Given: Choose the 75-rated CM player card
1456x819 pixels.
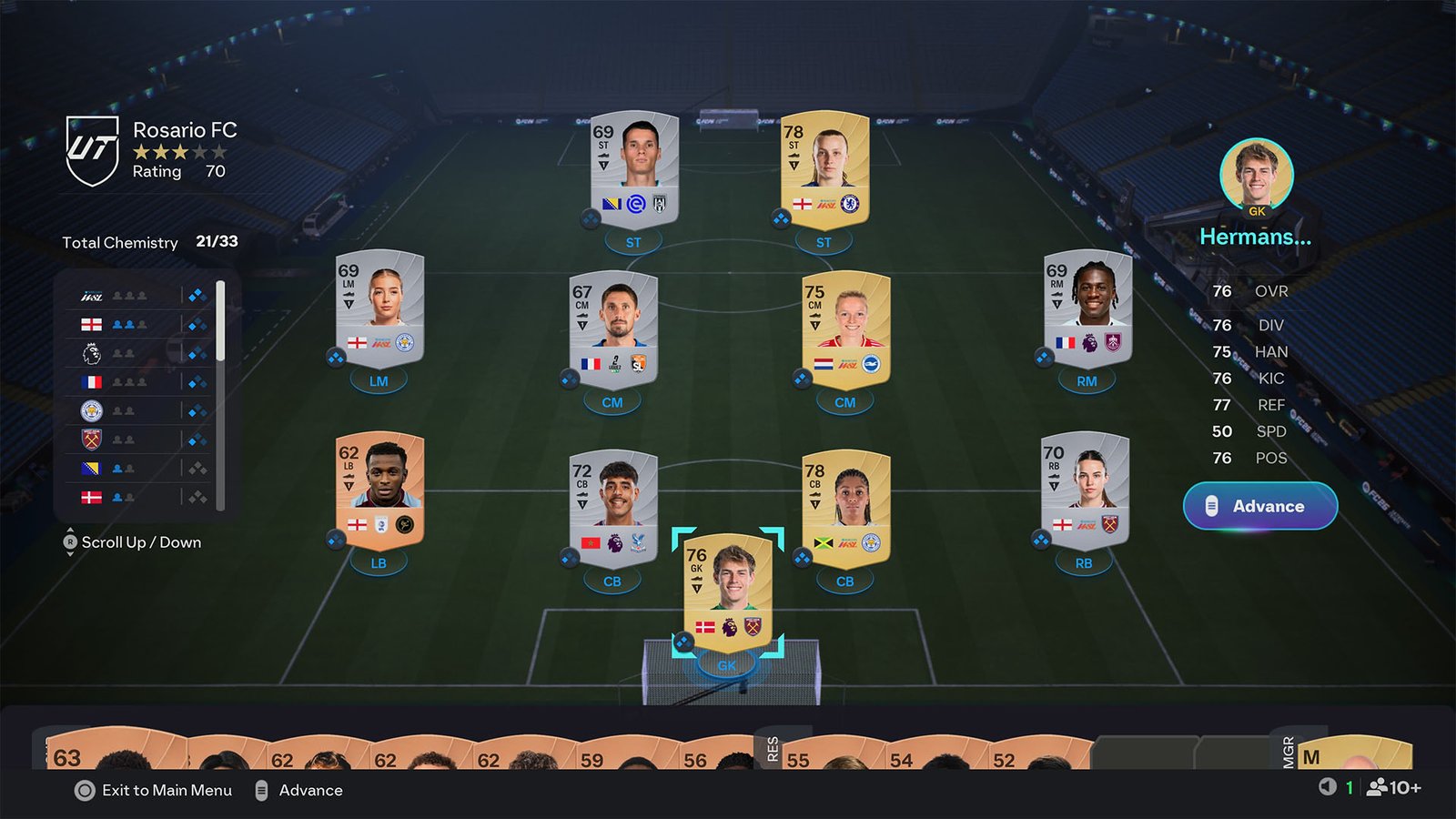Looking at the screenshot, I should point(845,329).
